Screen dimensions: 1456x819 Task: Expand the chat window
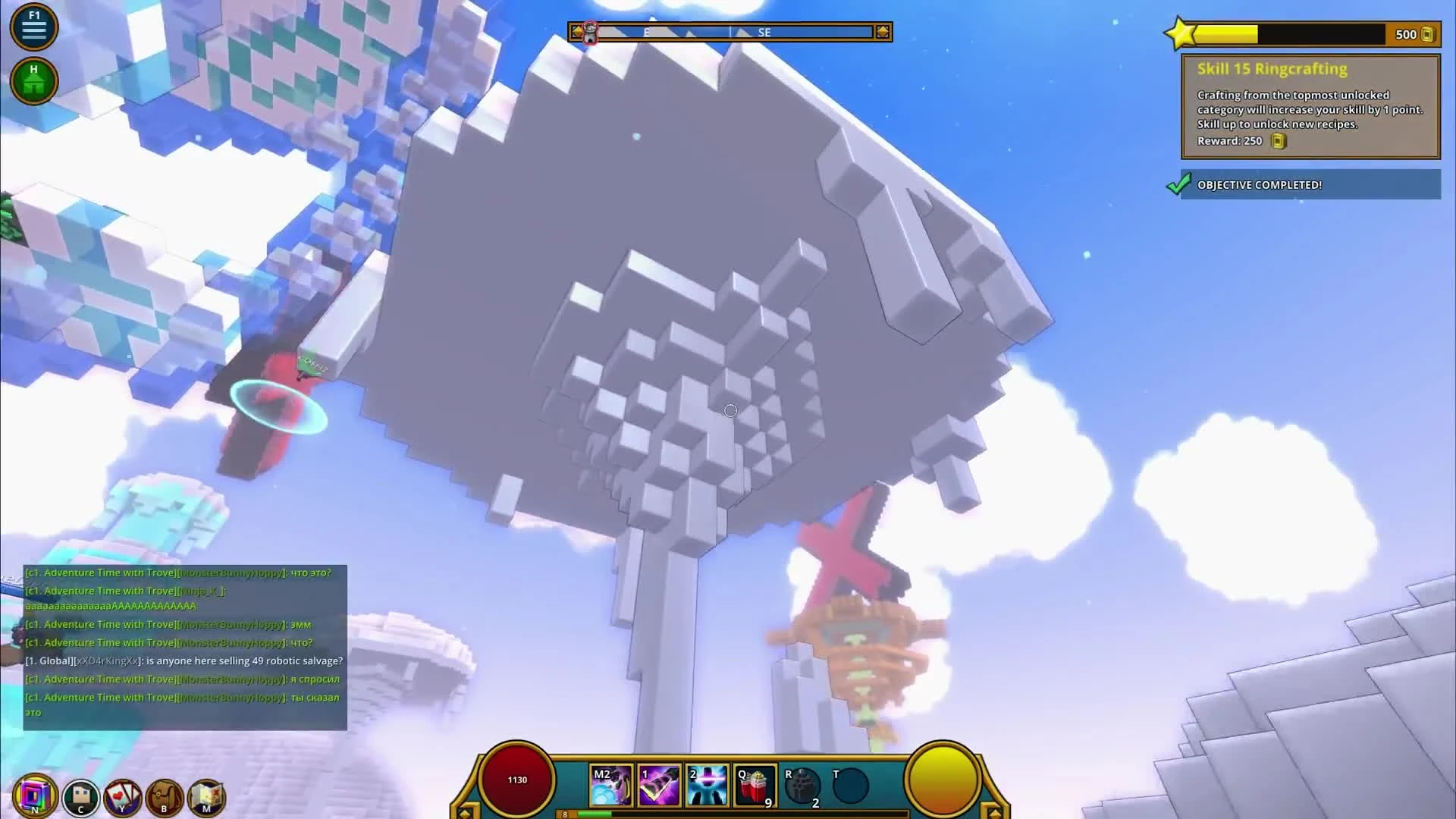[182, 645]
